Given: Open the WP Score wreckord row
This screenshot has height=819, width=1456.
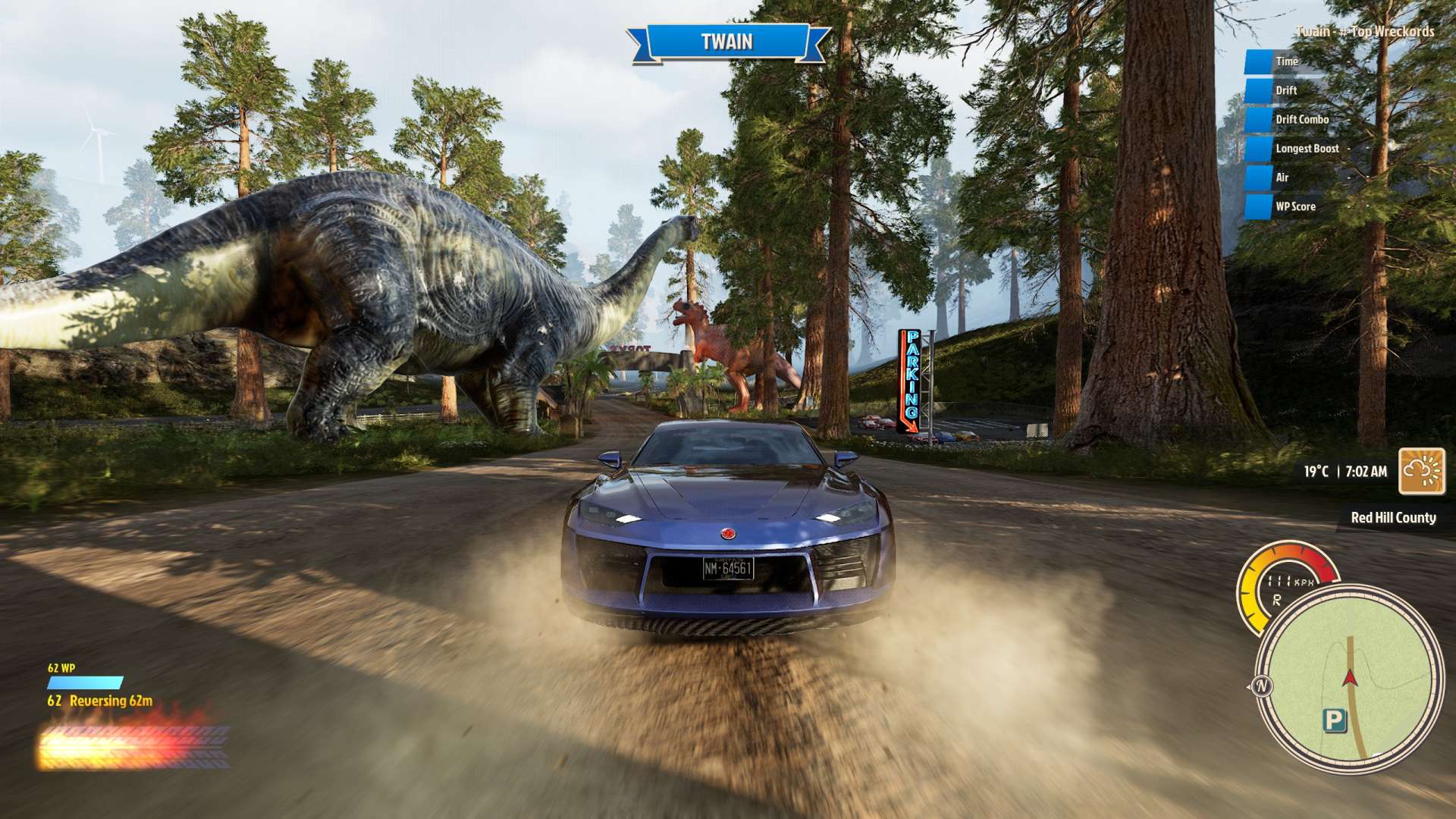Looking at the screenshot, I should click(x=1294, y=206).
